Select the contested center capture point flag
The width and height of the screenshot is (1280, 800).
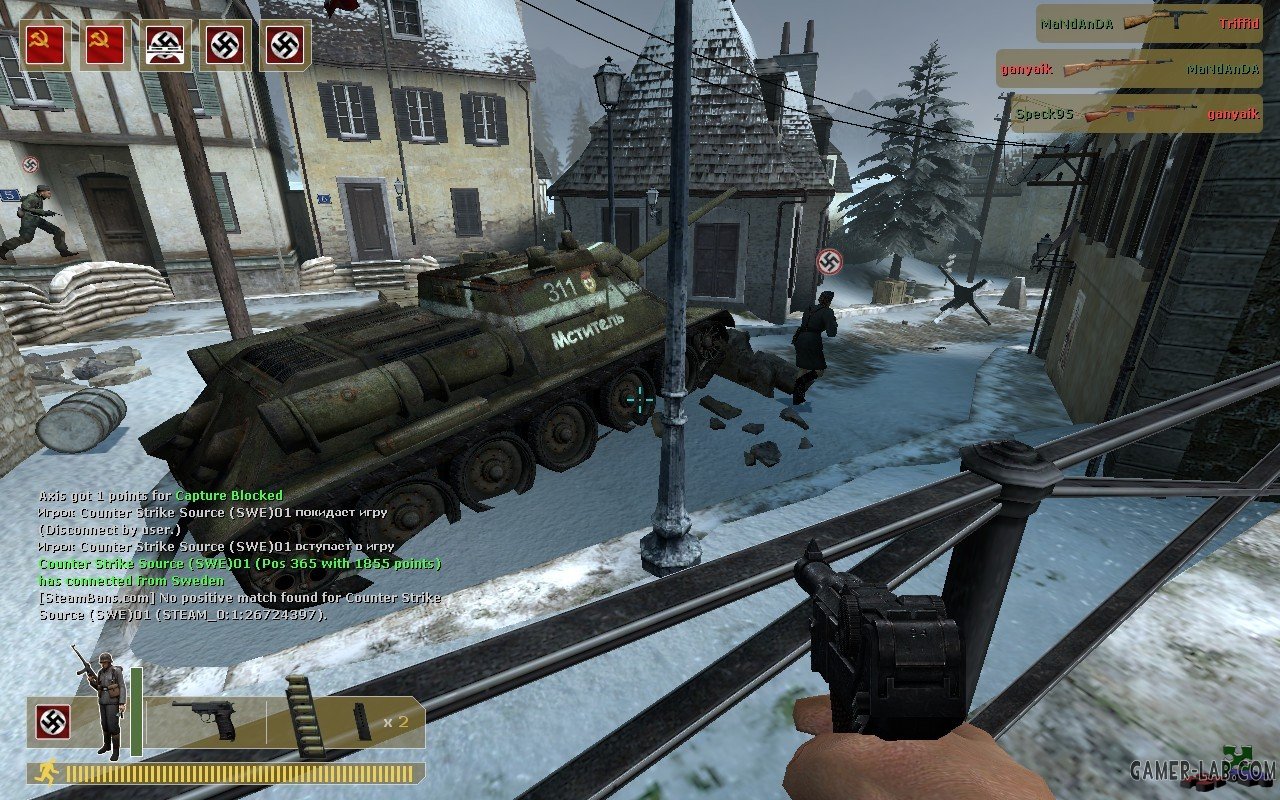pos(164,45)
